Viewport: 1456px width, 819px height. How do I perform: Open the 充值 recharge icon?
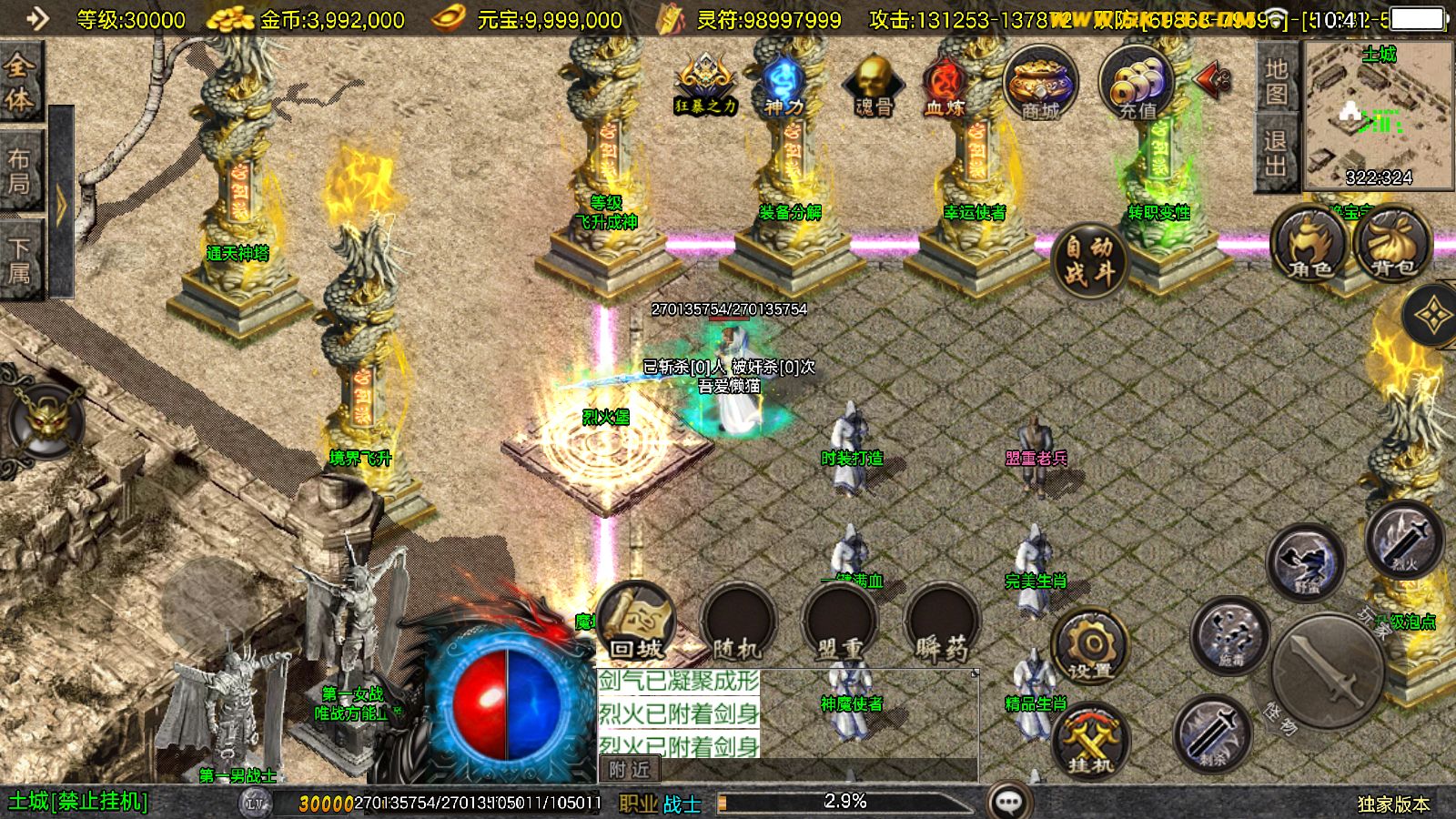(x=1137, y=84)
